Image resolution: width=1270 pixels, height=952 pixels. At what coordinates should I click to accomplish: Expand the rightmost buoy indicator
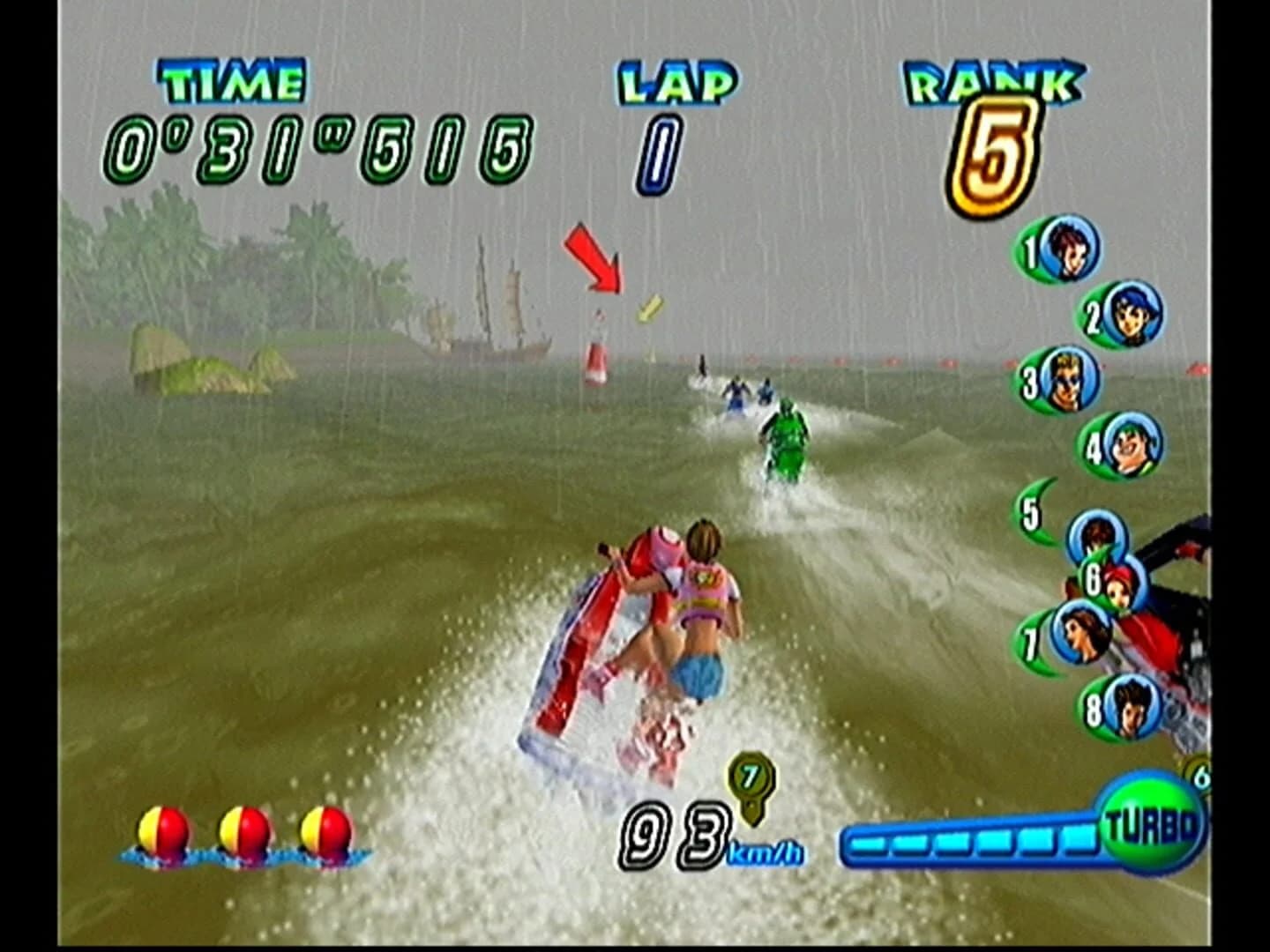coord(325,830)
